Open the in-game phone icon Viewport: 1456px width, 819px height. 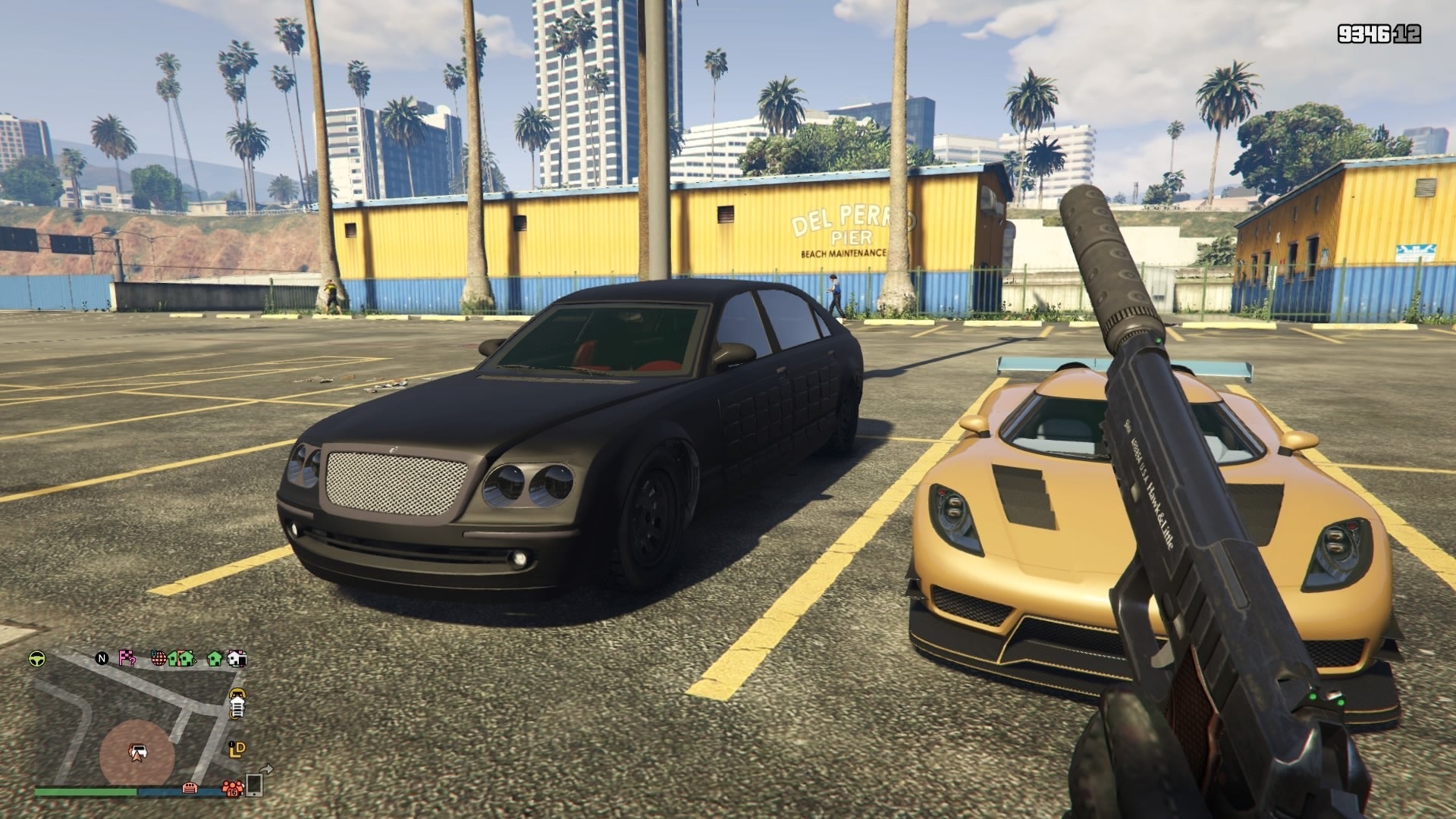tap(254, 786)
